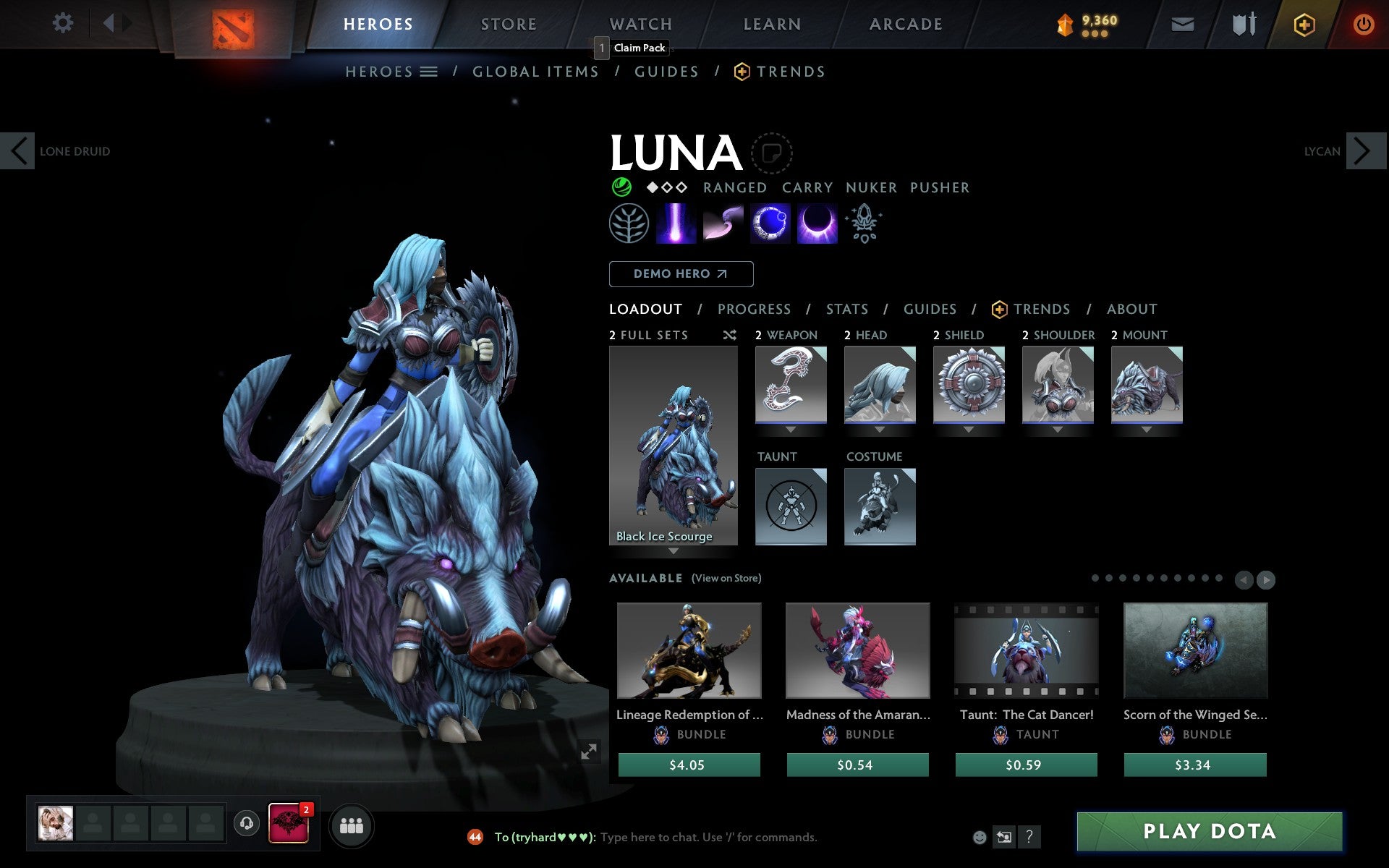Screen dimensions: 1389x868
Task: Go to next hero Lycan
Action: tap(1364, 151)
